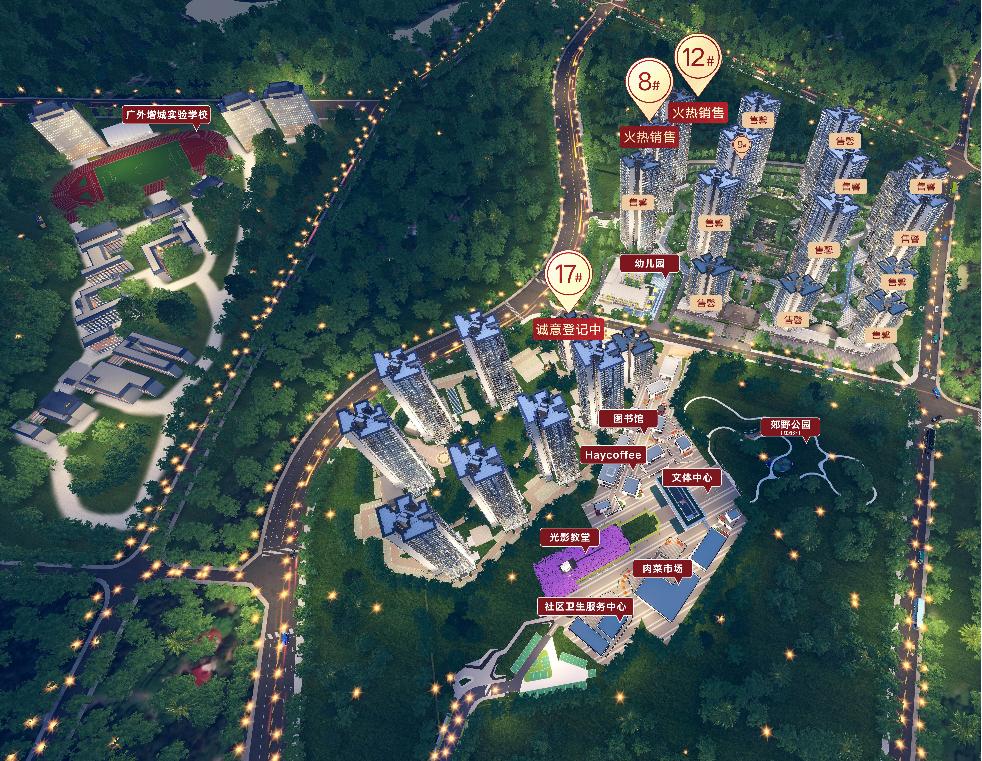Open the 广外增城实验学校 label

point(166,115)
